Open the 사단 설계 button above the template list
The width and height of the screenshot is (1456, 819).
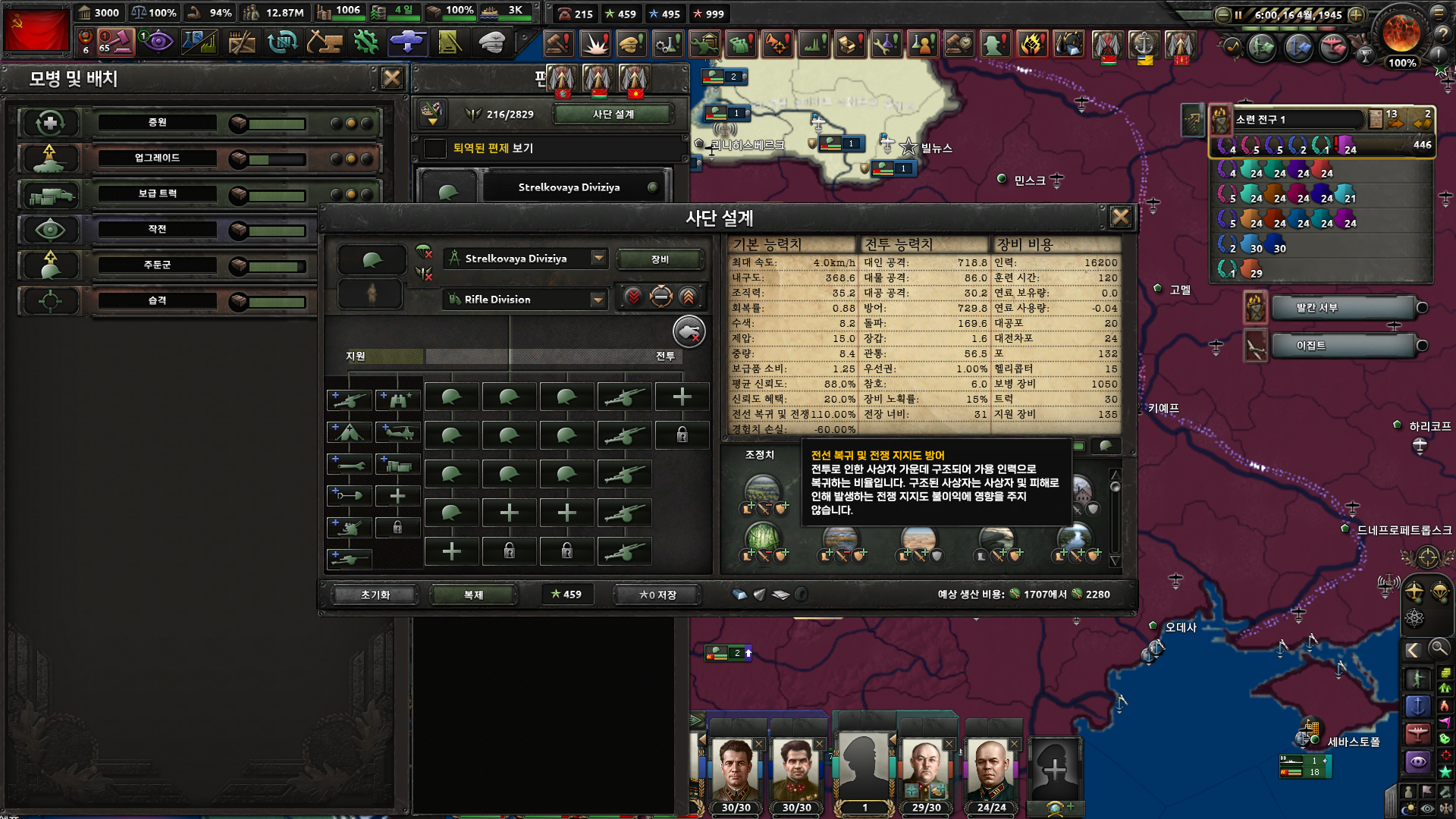613,115
